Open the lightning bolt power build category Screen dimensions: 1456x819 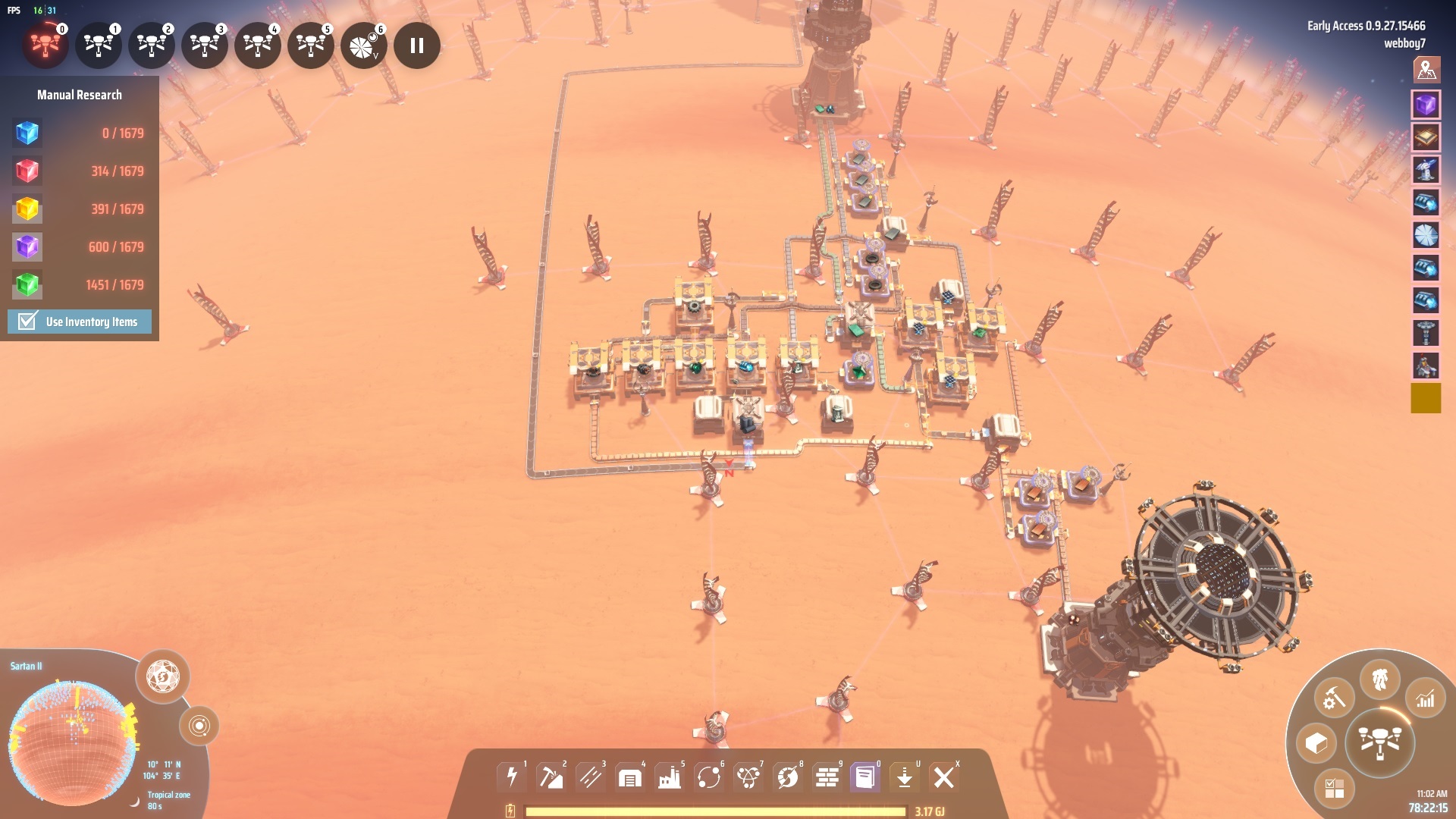(x=512, y=777)
